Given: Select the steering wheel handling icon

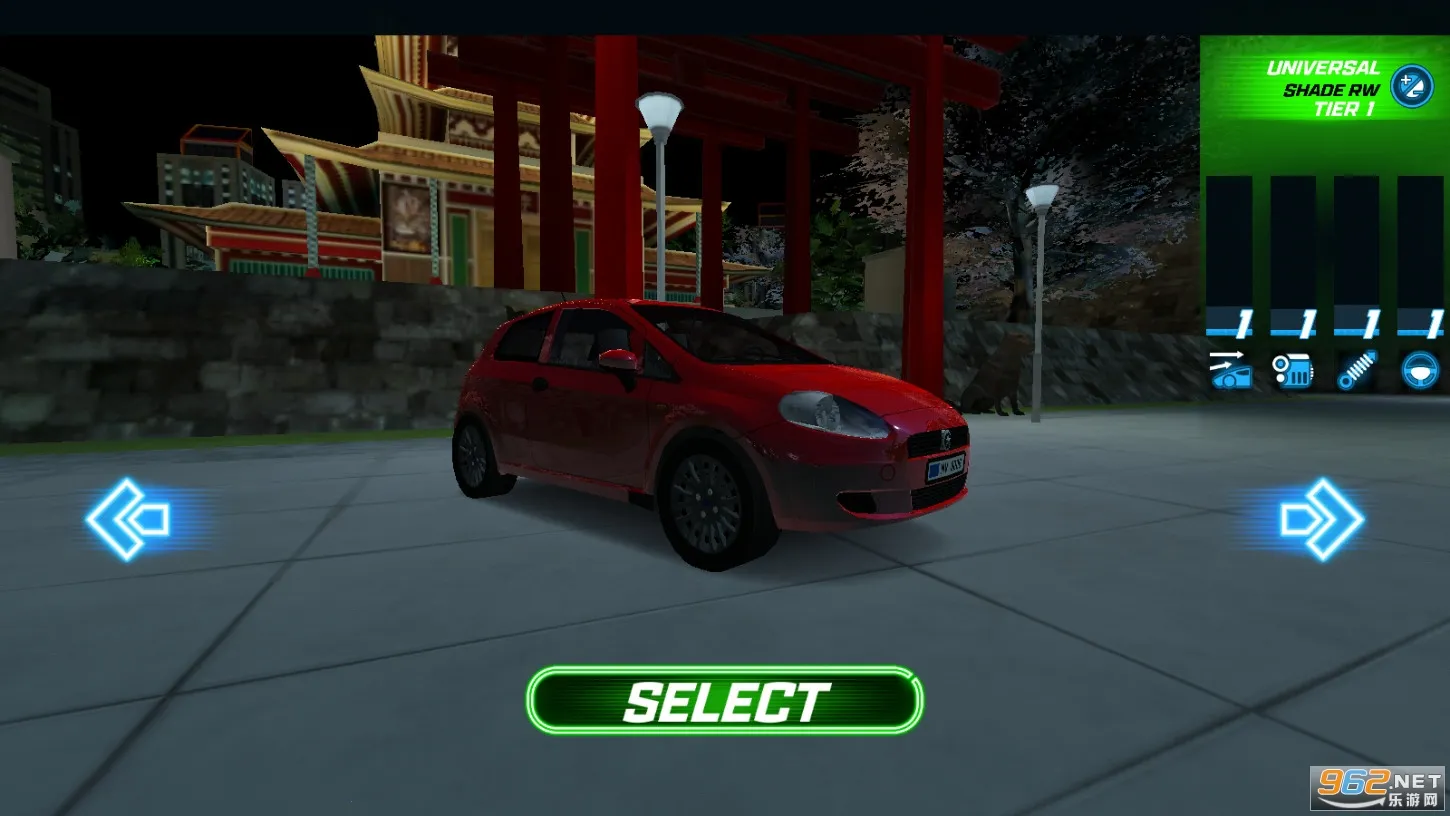Looking at the screenshot, I should pyautogui.click(x=1420, y=372).
